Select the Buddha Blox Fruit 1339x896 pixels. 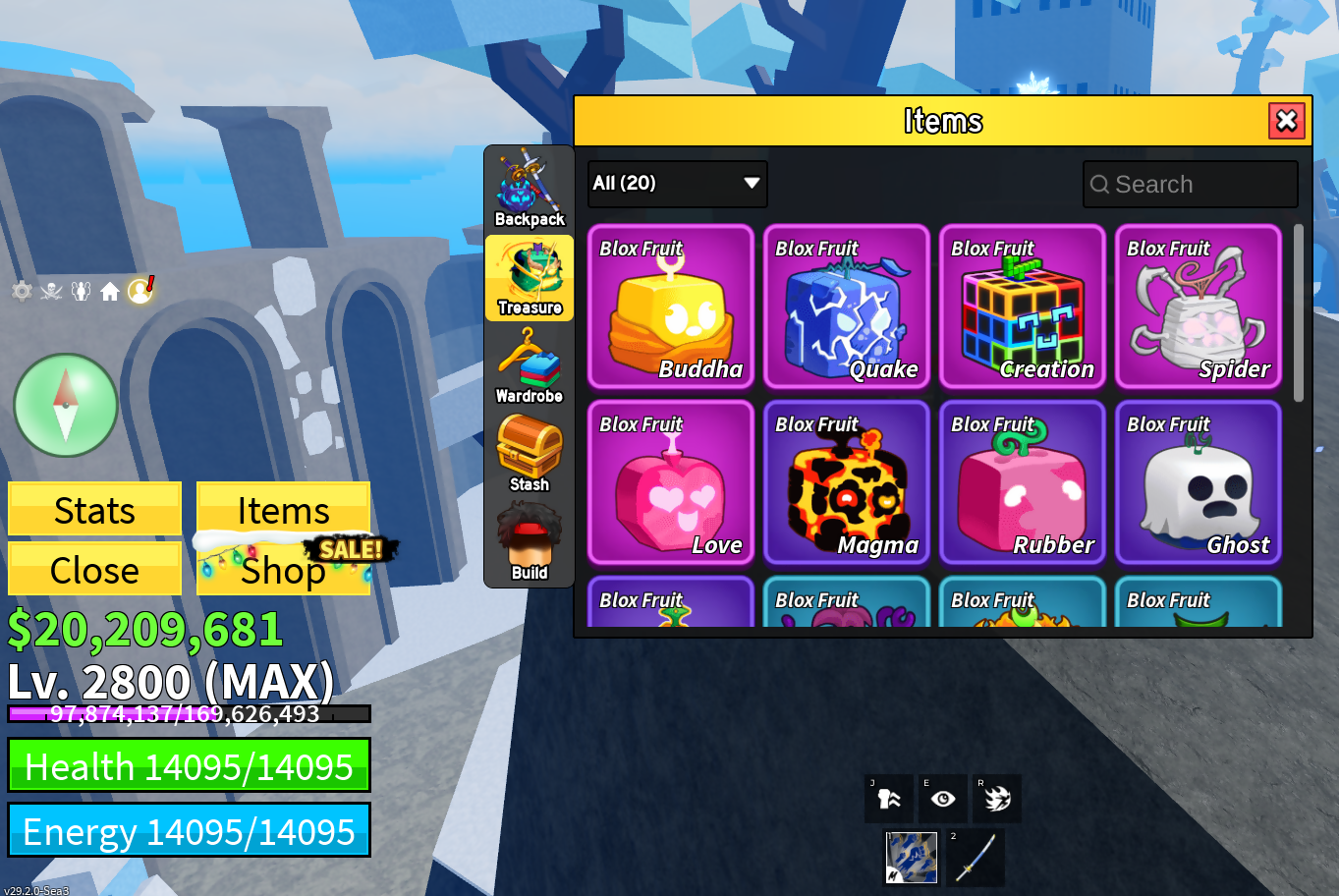pyautogui.click(x=671, y=308)
